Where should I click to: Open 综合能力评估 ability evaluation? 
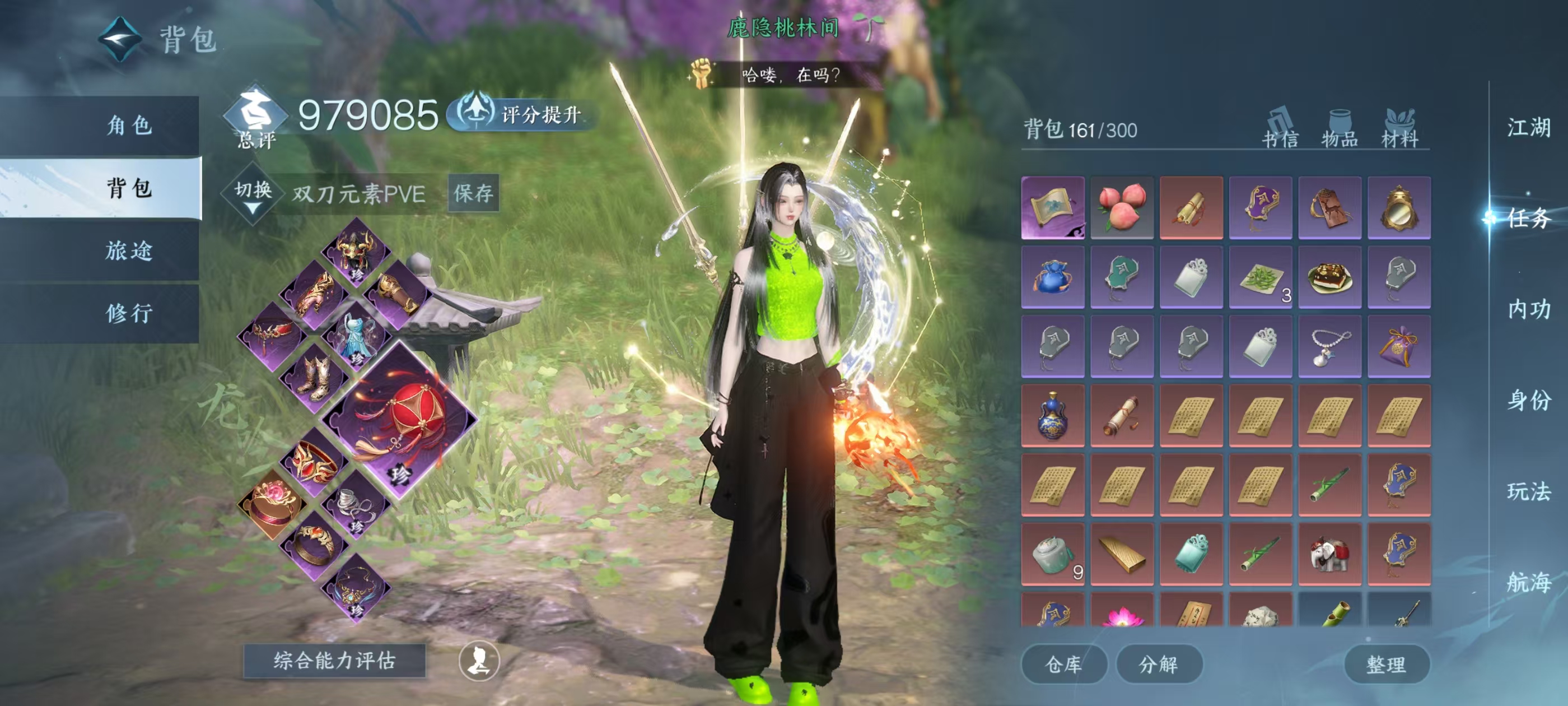(334, 660)
